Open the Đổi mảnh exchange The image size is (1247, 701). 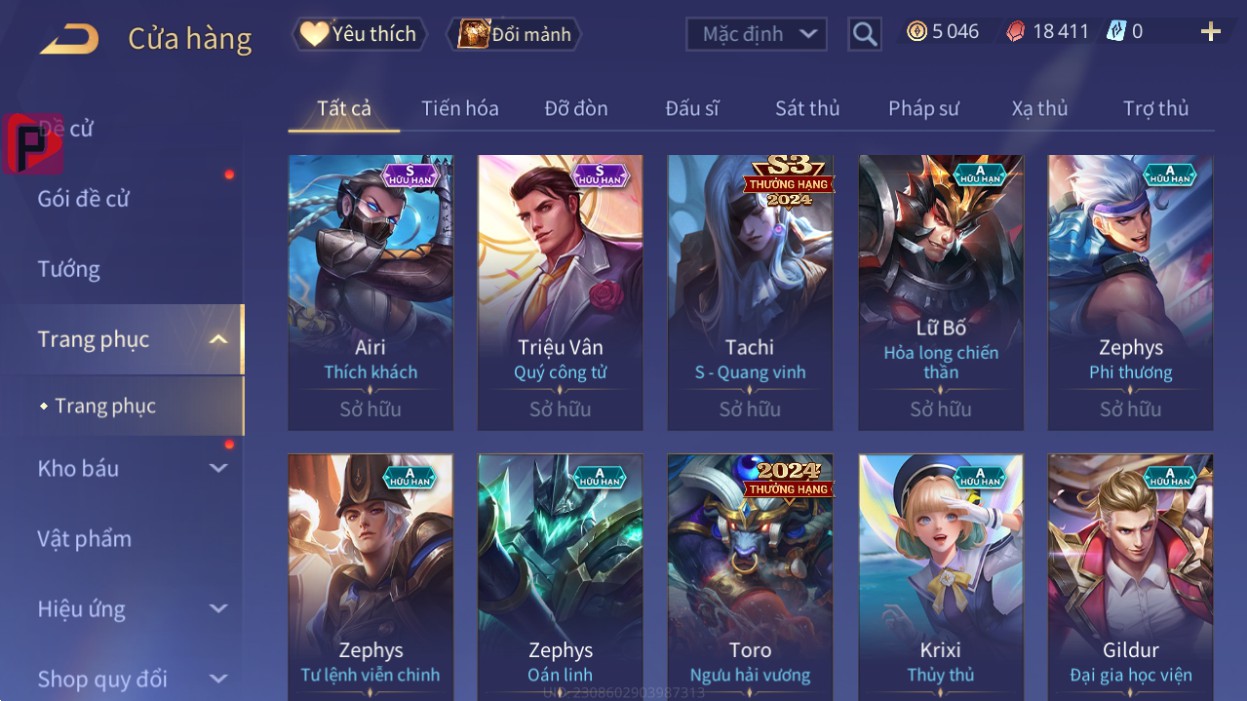tap(515, 34)
